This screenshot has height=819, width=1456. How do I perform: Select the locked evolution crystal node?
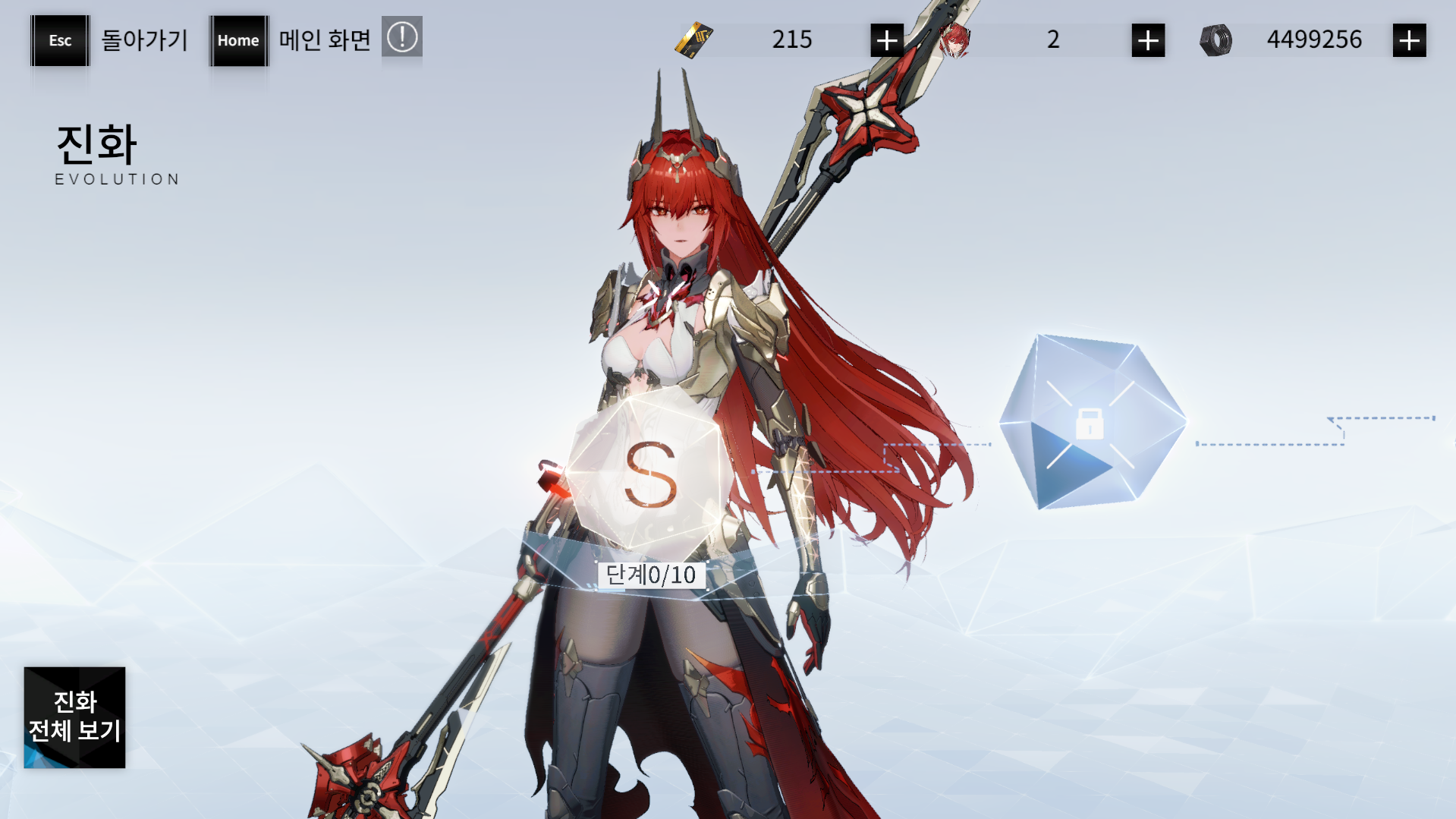pyautogui.click(x=1091, y=423)
